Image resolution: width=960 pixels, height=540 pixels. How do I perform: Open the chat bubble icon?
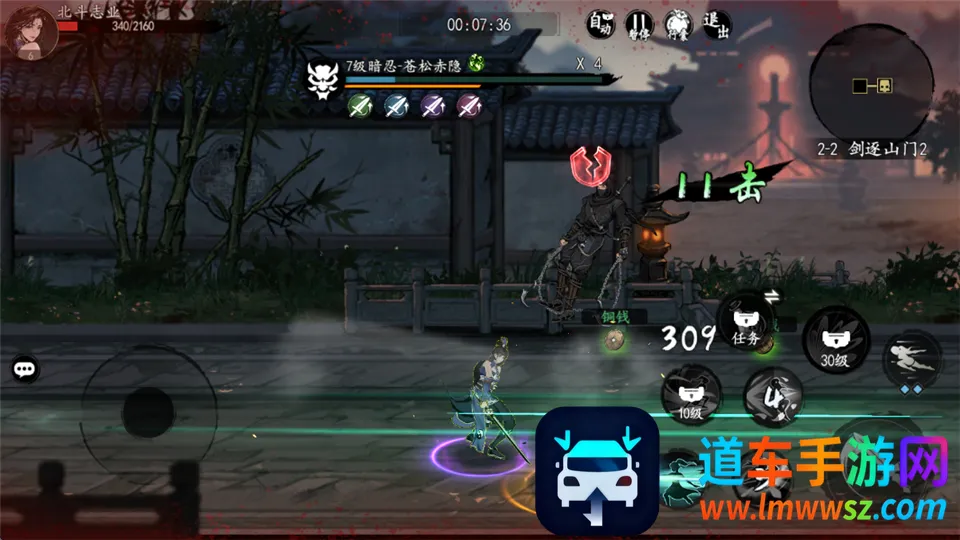pos(25,370)
